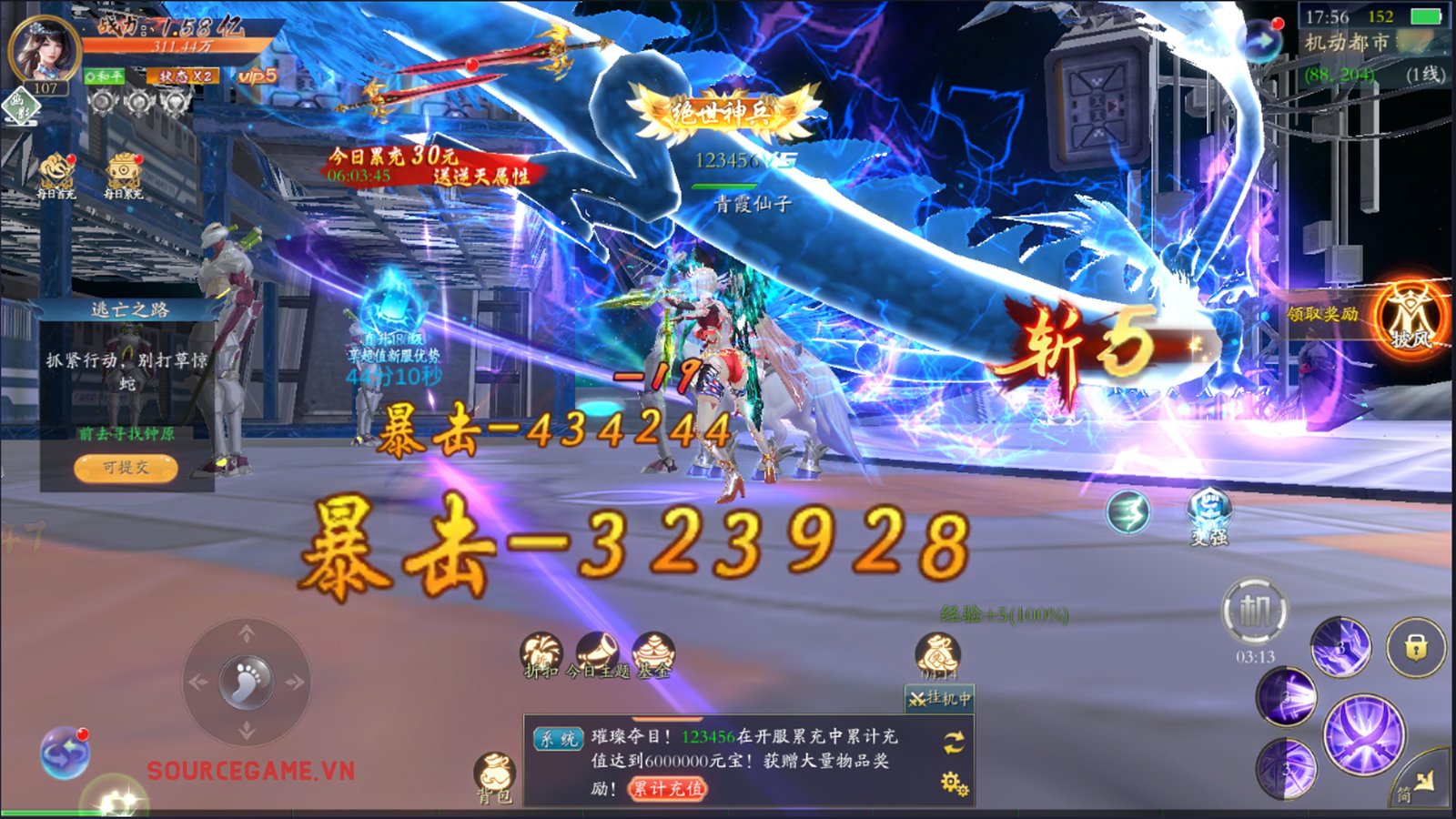Toggle the 挂机中 auto-battle button
Image resolution: width=1456 pixels, height=819 pixels.
[940, 699]
